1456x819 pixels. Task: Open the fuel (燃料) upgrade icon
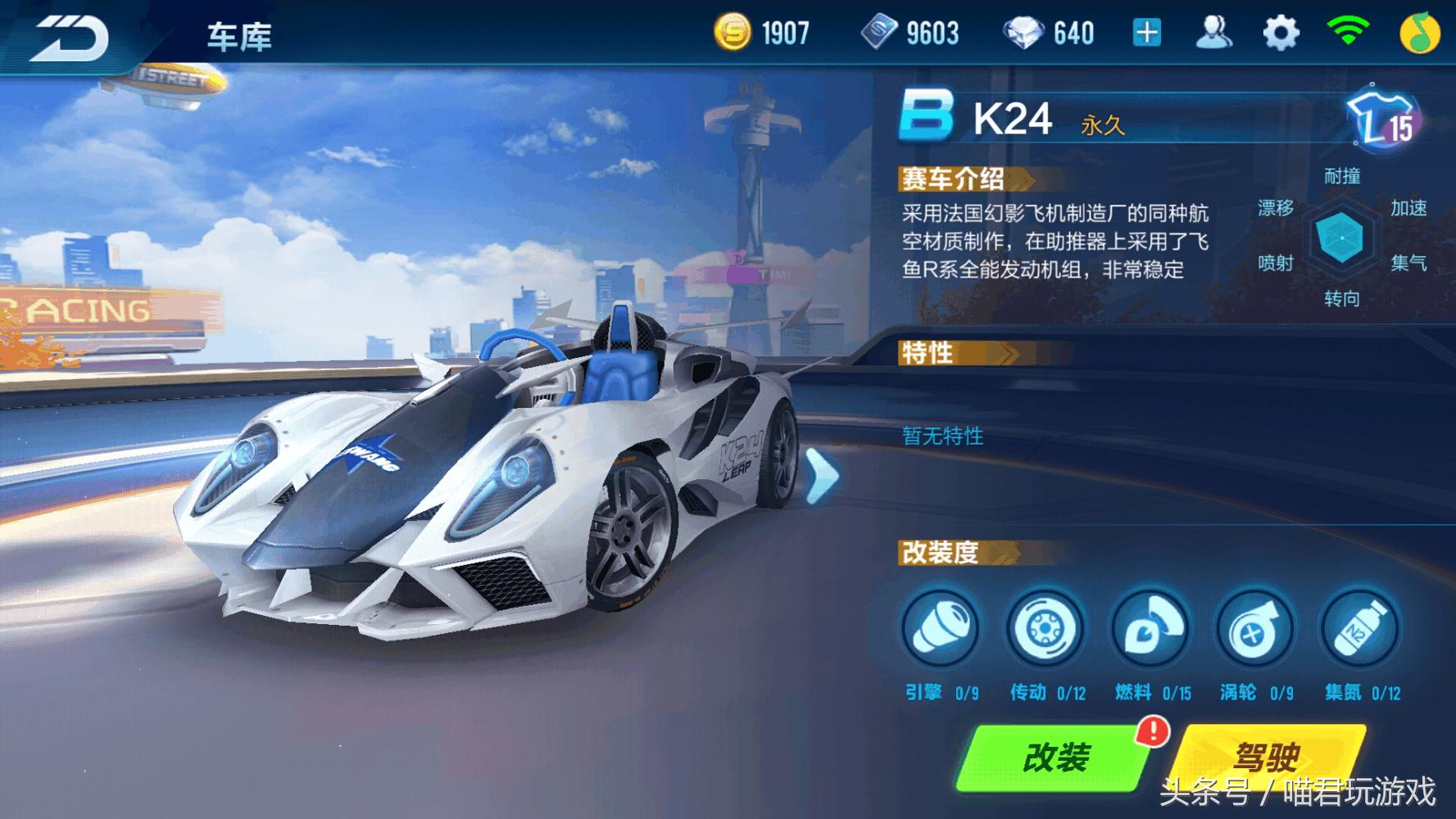tap(1152, 631)
